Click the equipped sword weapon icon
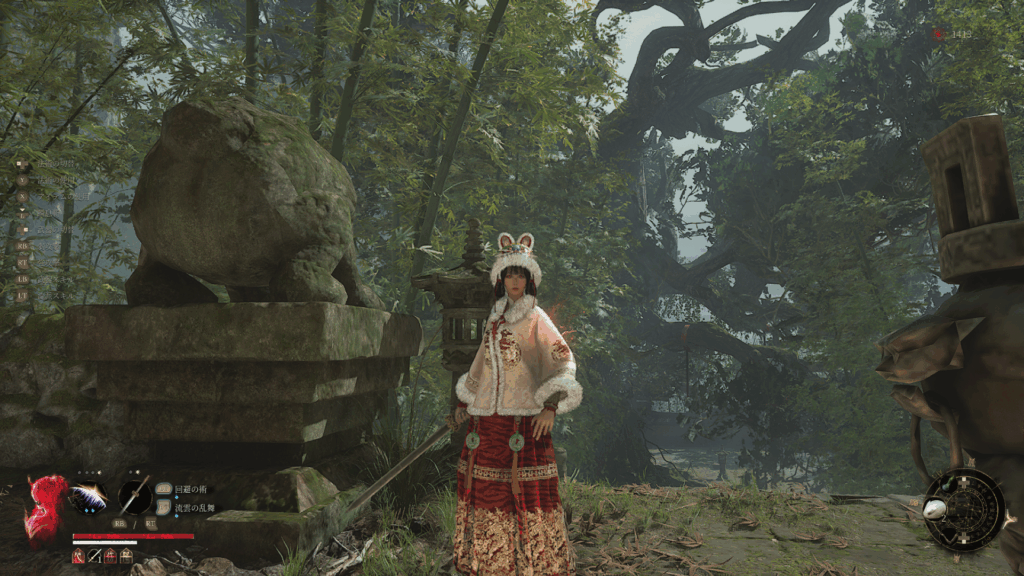This screenshot has height=576, width=1024. (135, 497)
